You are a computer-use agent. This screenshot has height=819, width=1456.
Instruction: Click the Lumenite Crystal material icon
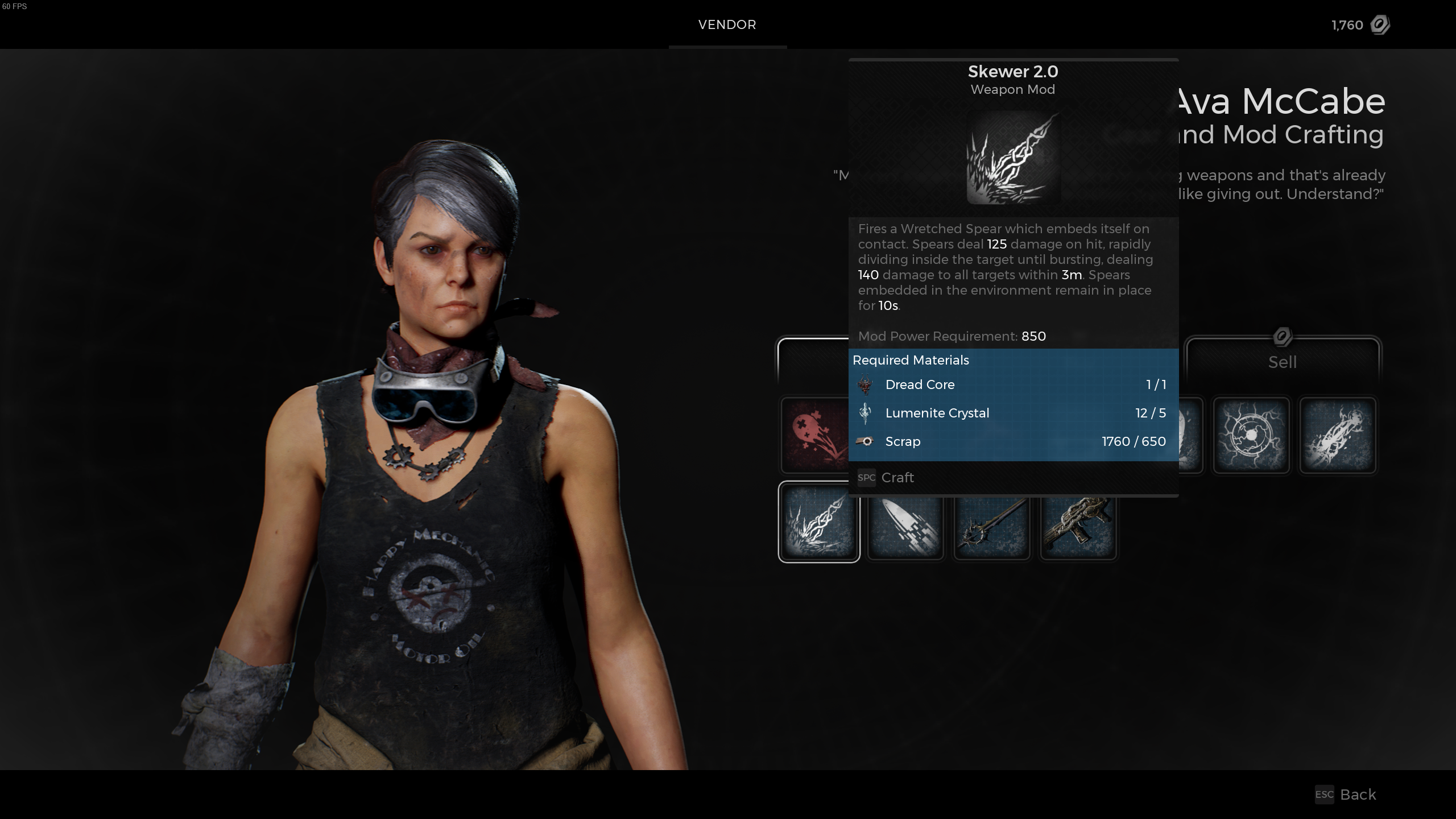tap(866, 413)
